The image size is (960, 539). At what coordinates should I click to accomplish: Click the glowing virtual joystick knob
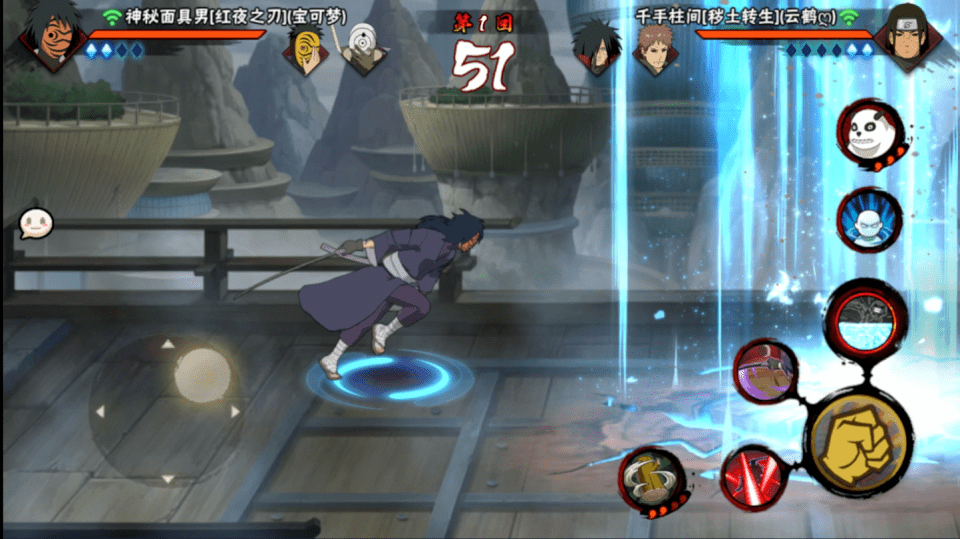(x=202, y=373)
